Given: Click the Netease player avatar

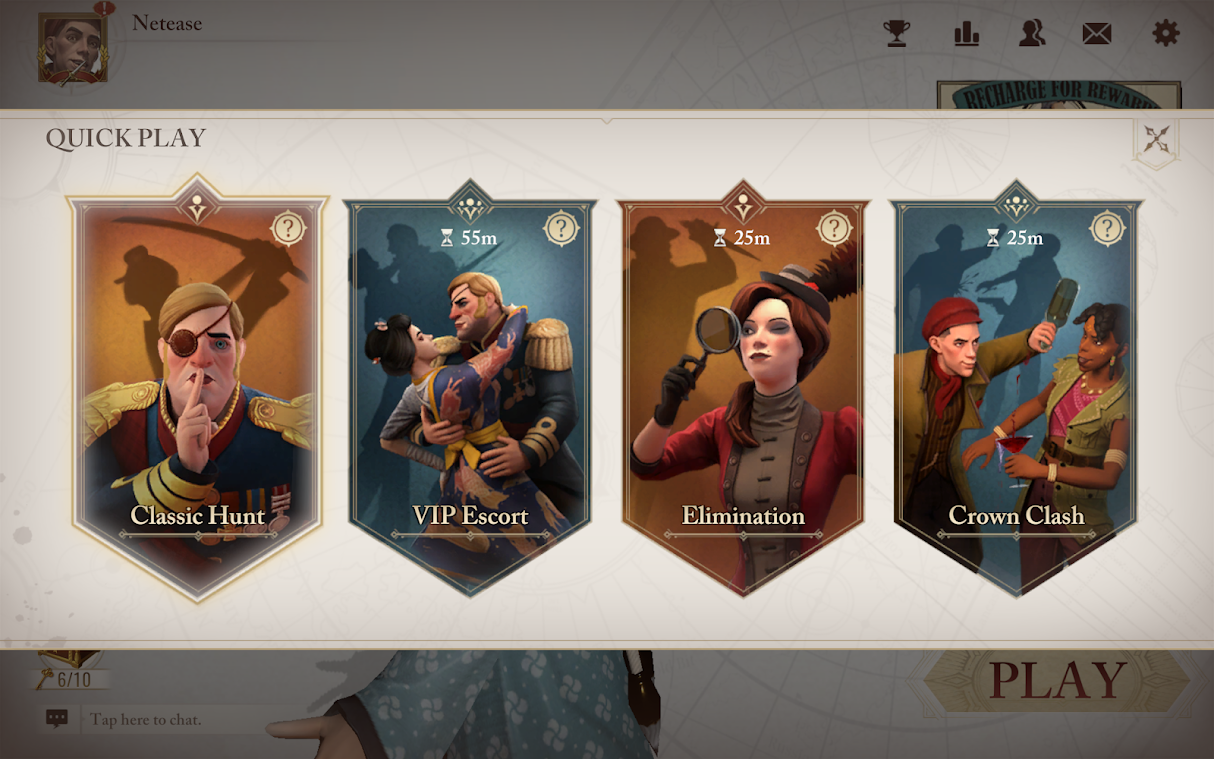Looking at the screenshot, I should [x=72, y=48].
